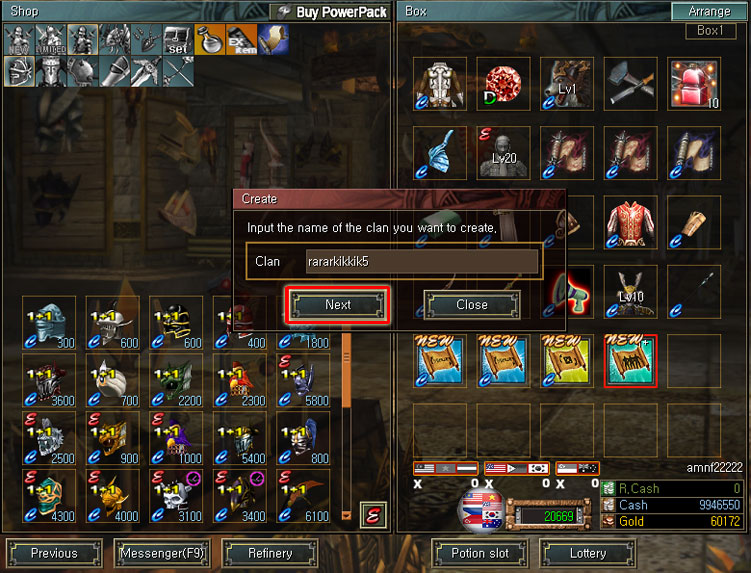Viewport: 751px width, 573px height.
Task: Click Next in the clan Create dialog
Action: click(x=338, y=305)
